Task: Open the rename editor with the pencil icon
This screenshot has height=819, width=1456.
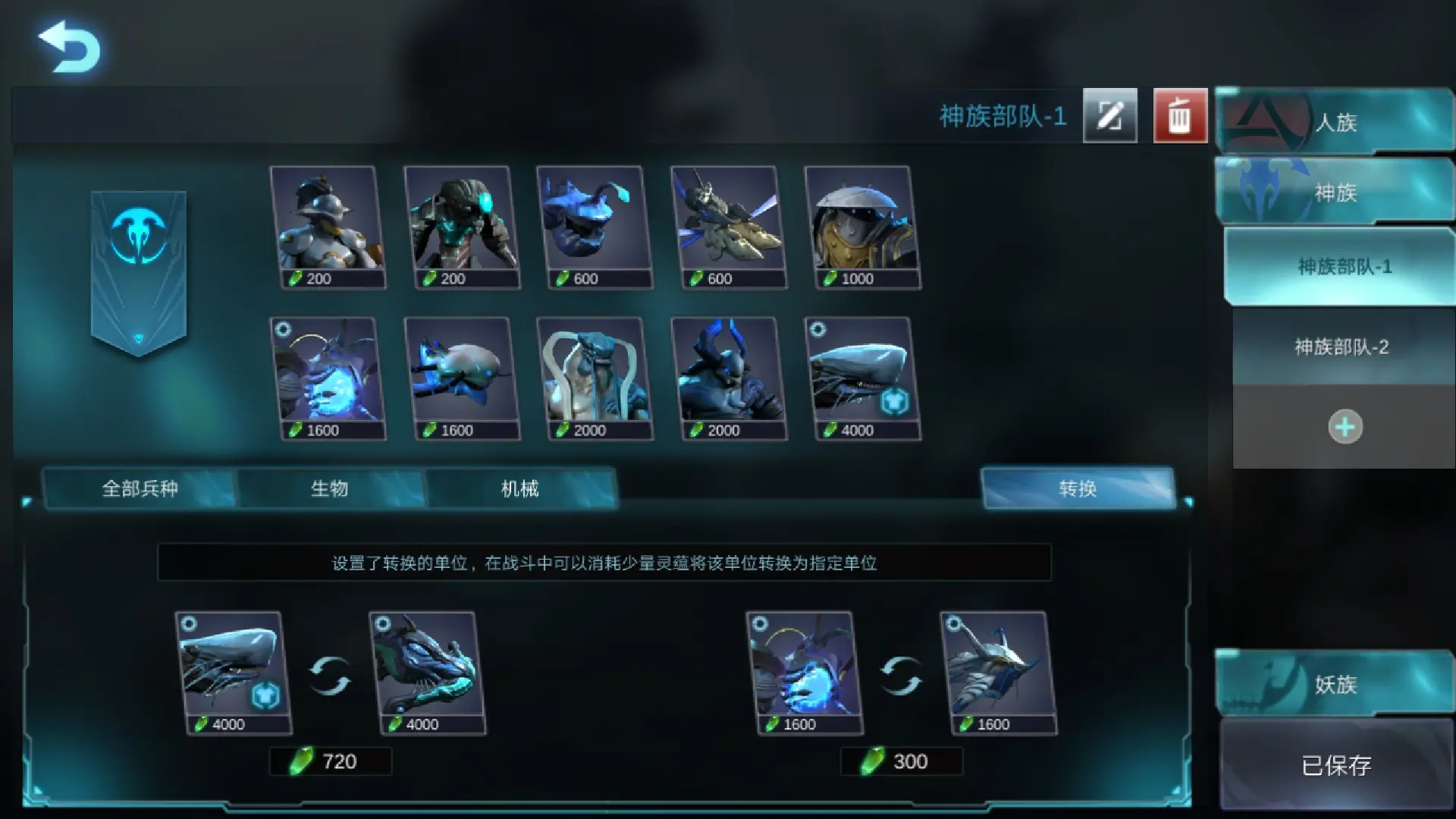Action: point(1109,116)
